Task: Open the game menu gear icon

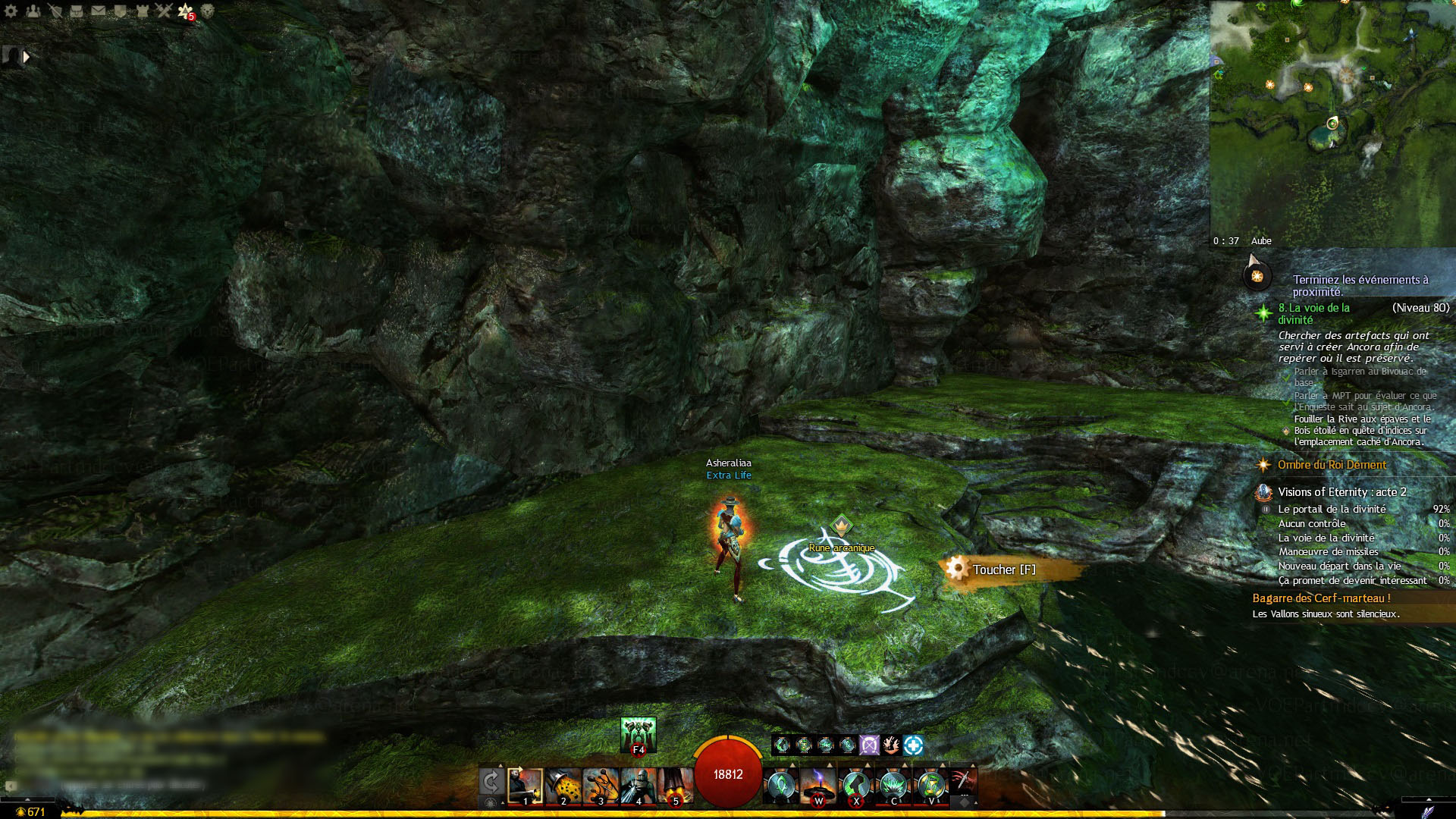Action: tap(11, 11)
